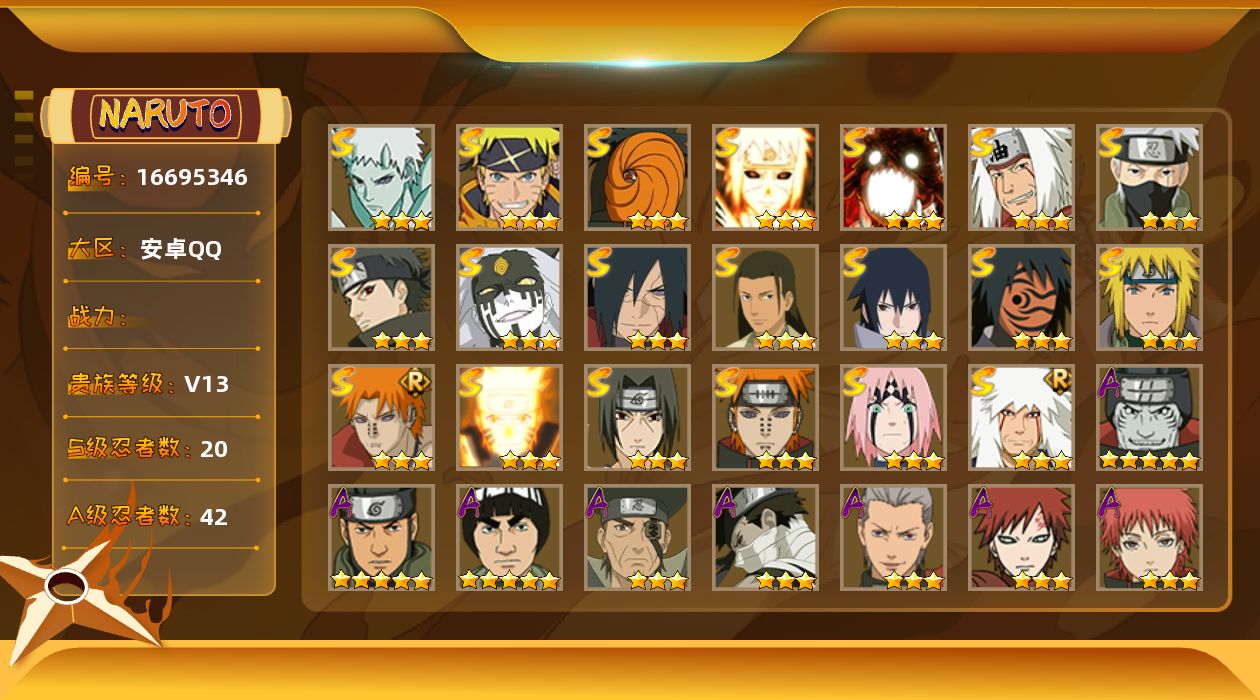Select pink-haired Sakura's tile
Viewport: 1260px width, 700px height.
(x=893, y=417)
